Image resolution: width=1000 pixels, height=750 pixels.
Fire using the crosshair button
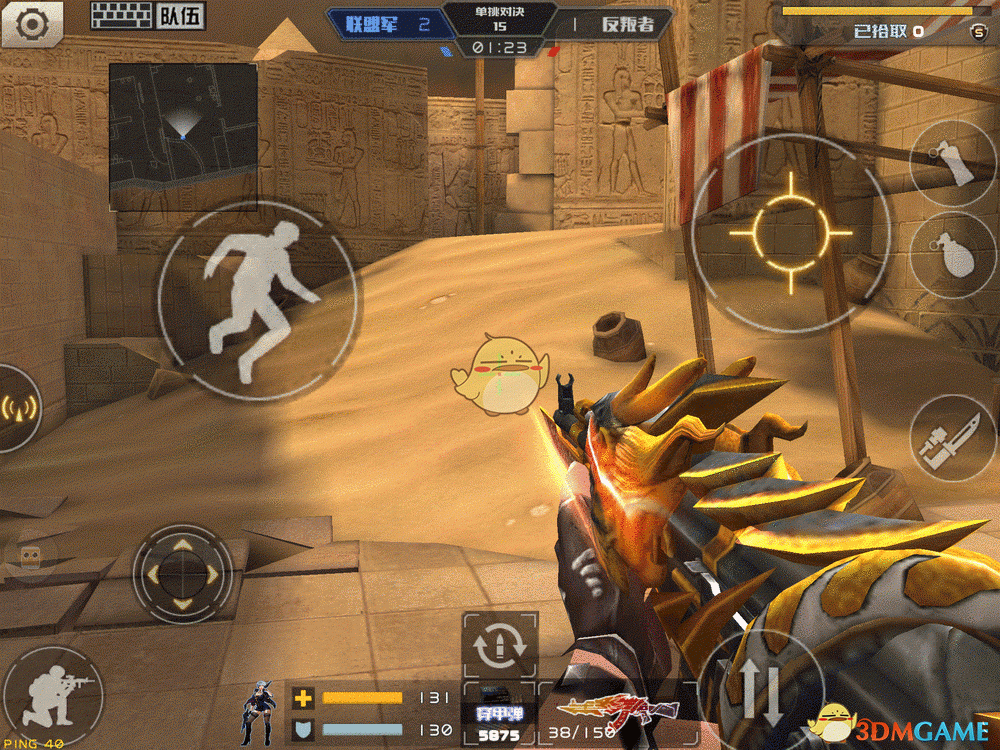click(790, 232)
